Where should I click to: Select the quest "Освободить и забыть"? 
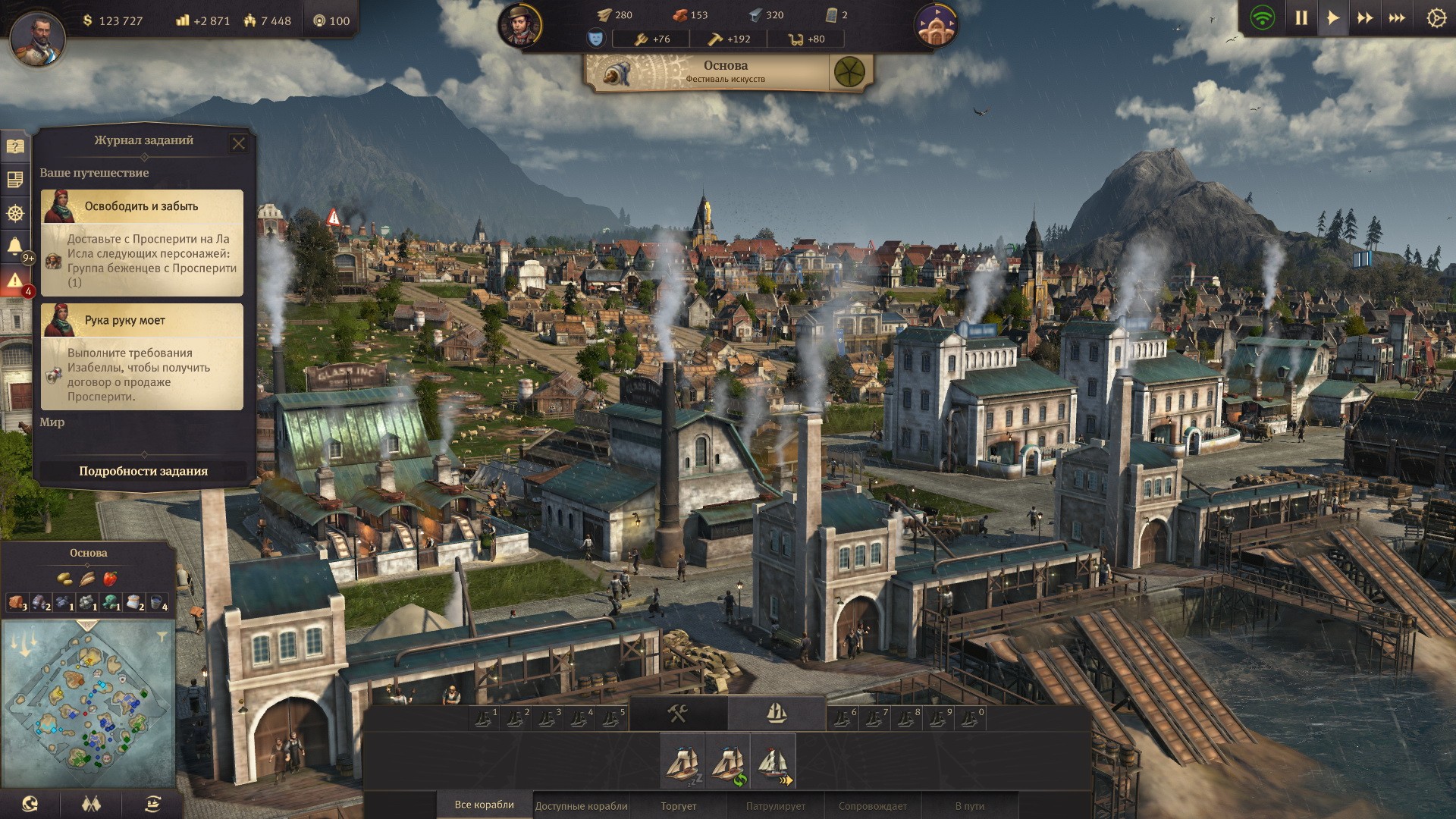click(x=142, y=206)
